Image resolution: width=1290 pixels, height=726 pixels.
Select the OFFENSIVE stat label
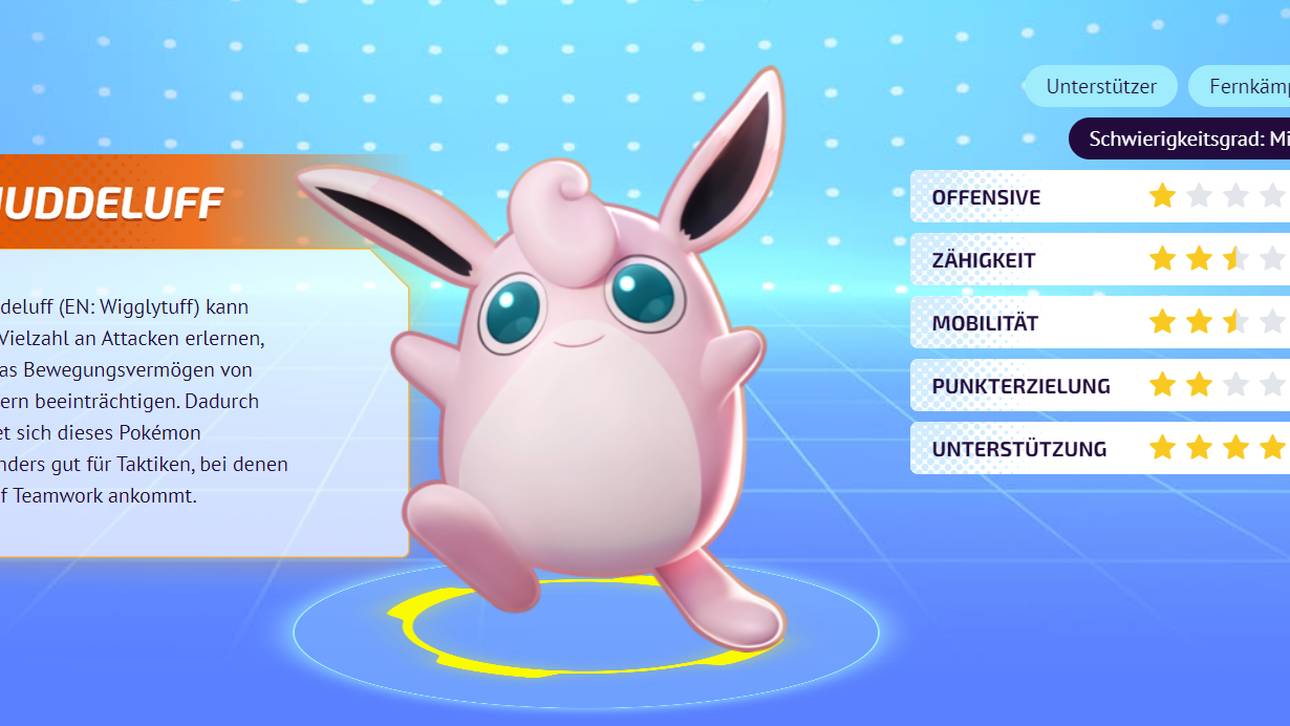pos(985,197)
